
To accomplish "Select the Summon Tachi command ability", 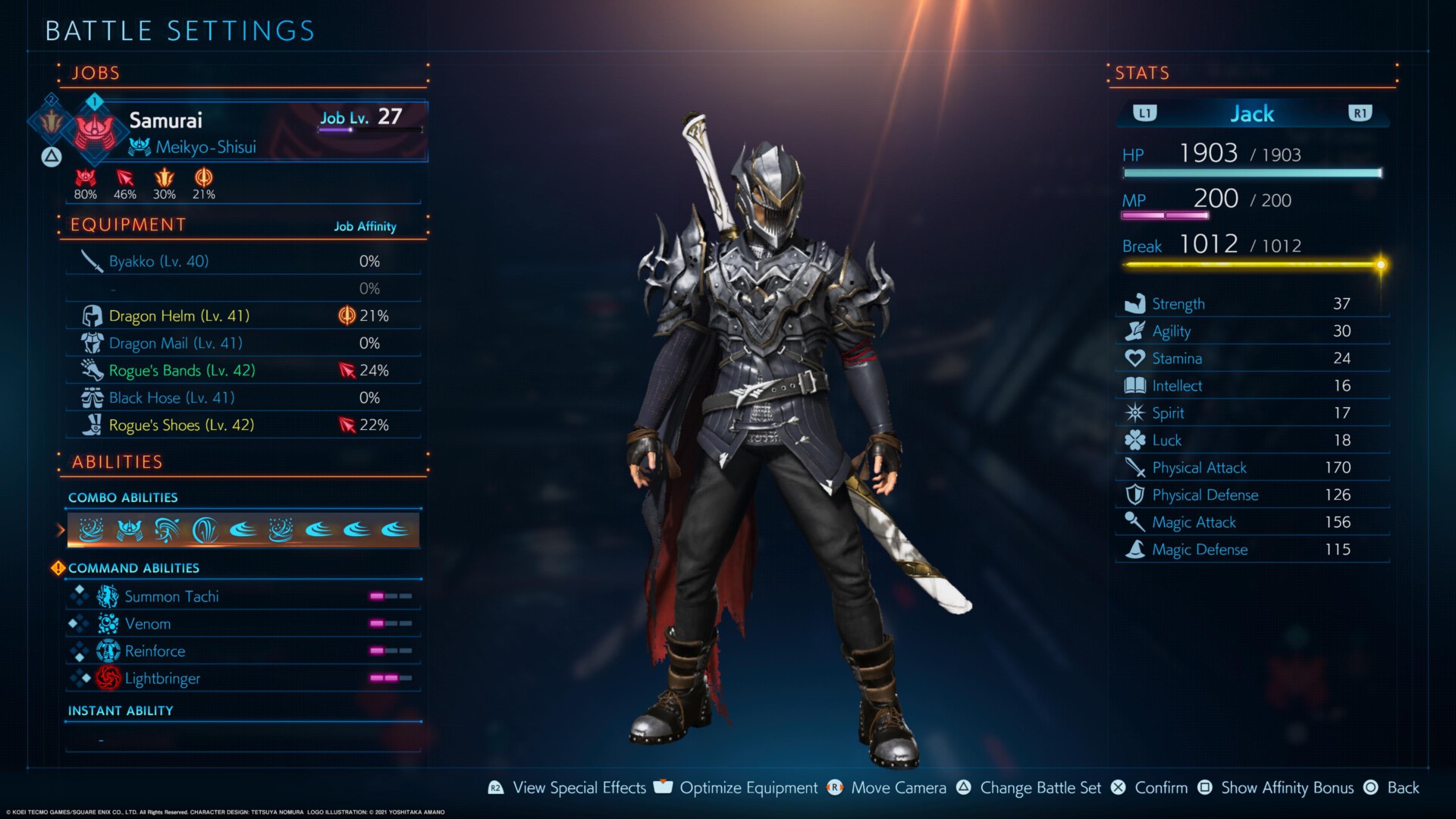I will click(243, 597).
